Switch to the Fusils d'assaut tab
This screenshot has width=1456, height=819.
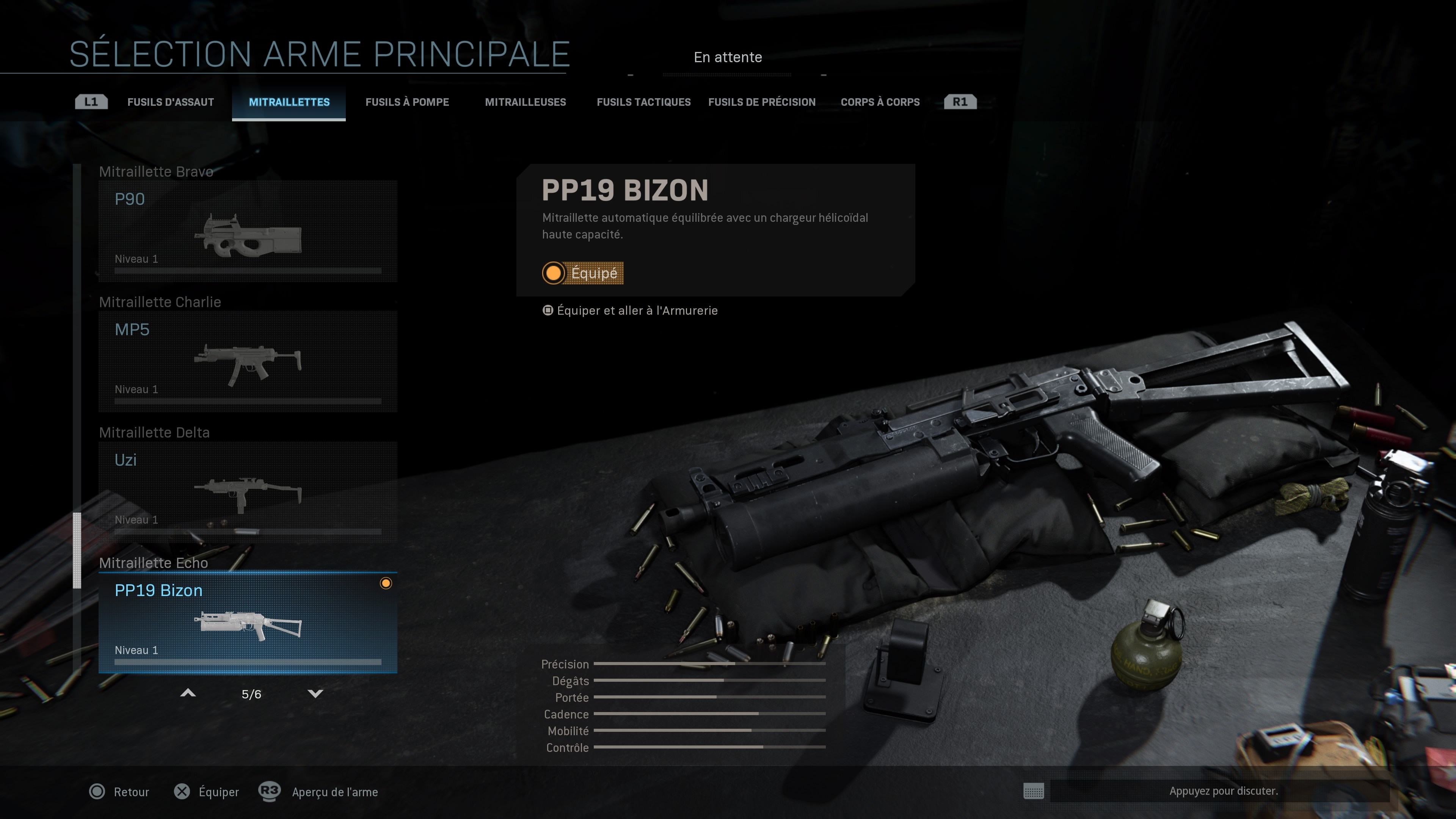[170, 102]
